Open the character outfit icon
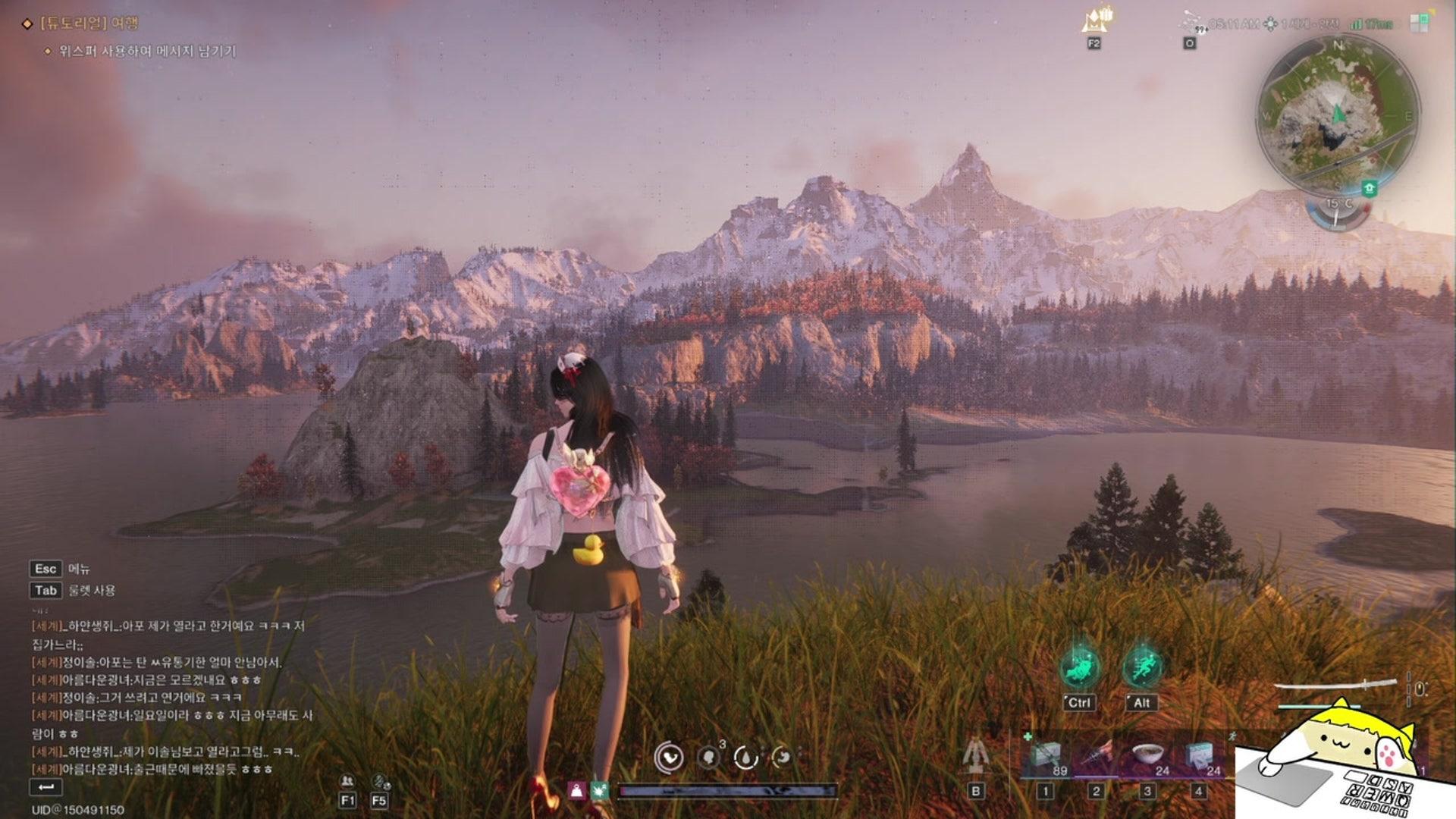 coord(975,755)
